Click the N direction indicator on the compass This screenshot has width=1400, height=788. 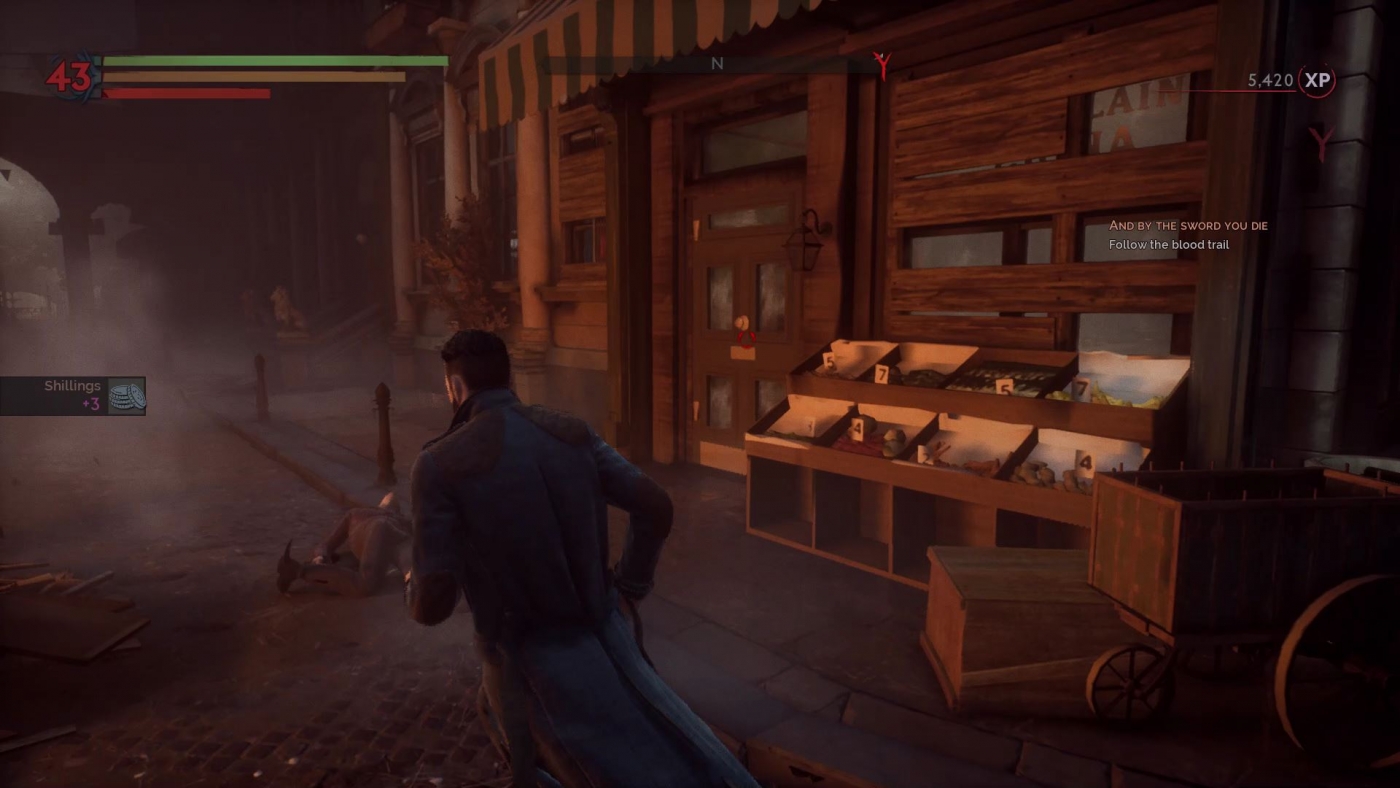[716, 63]
